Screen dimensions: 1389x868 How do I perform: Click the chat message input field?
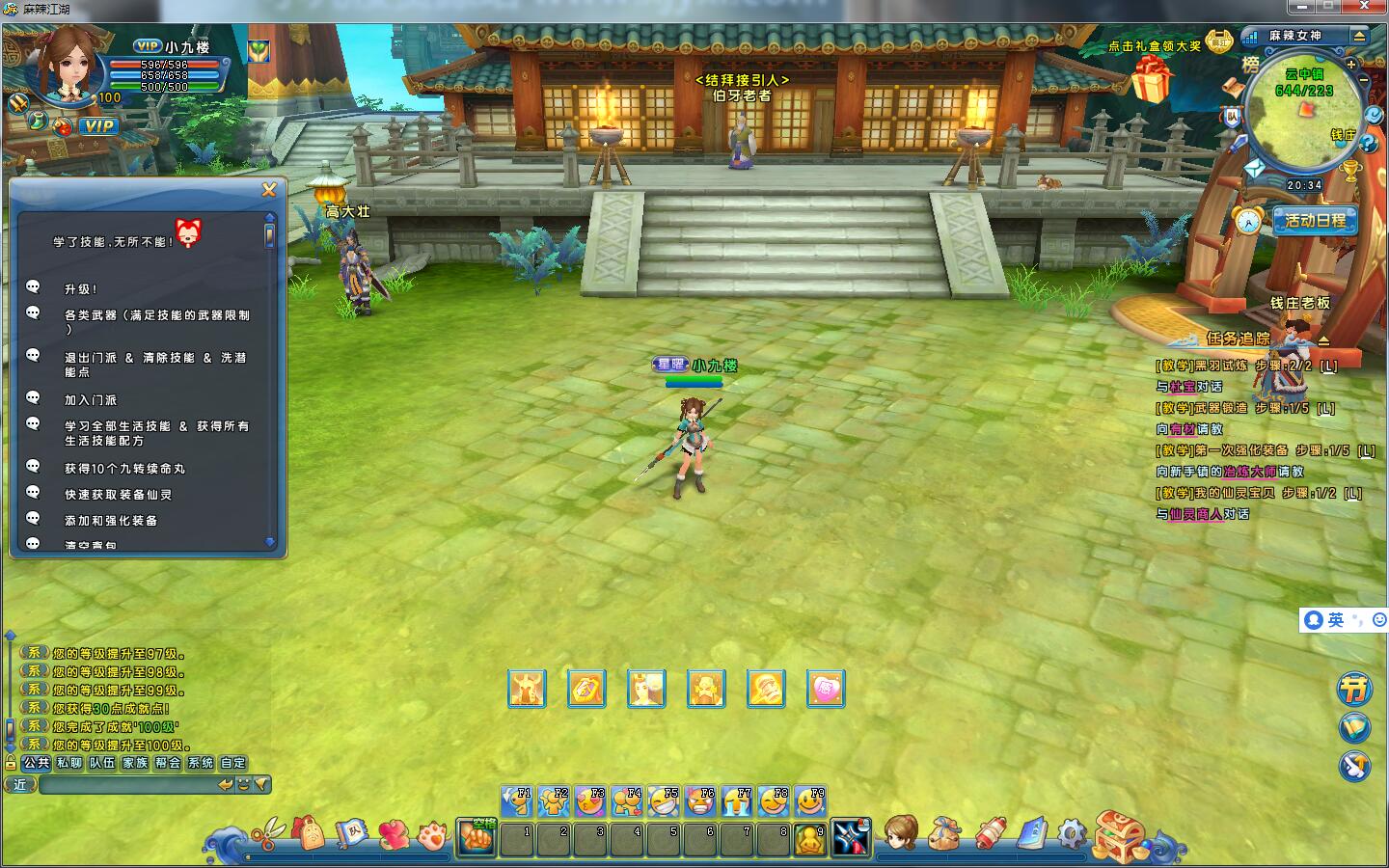click(125, 785)
